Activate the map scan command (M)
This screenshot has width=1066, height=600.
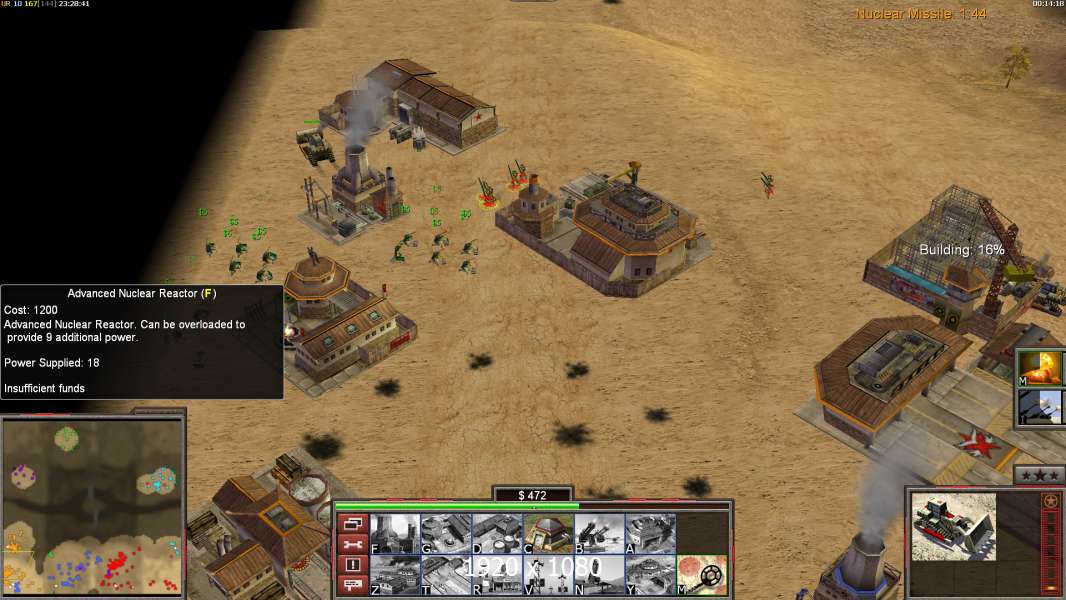(702, 575)
